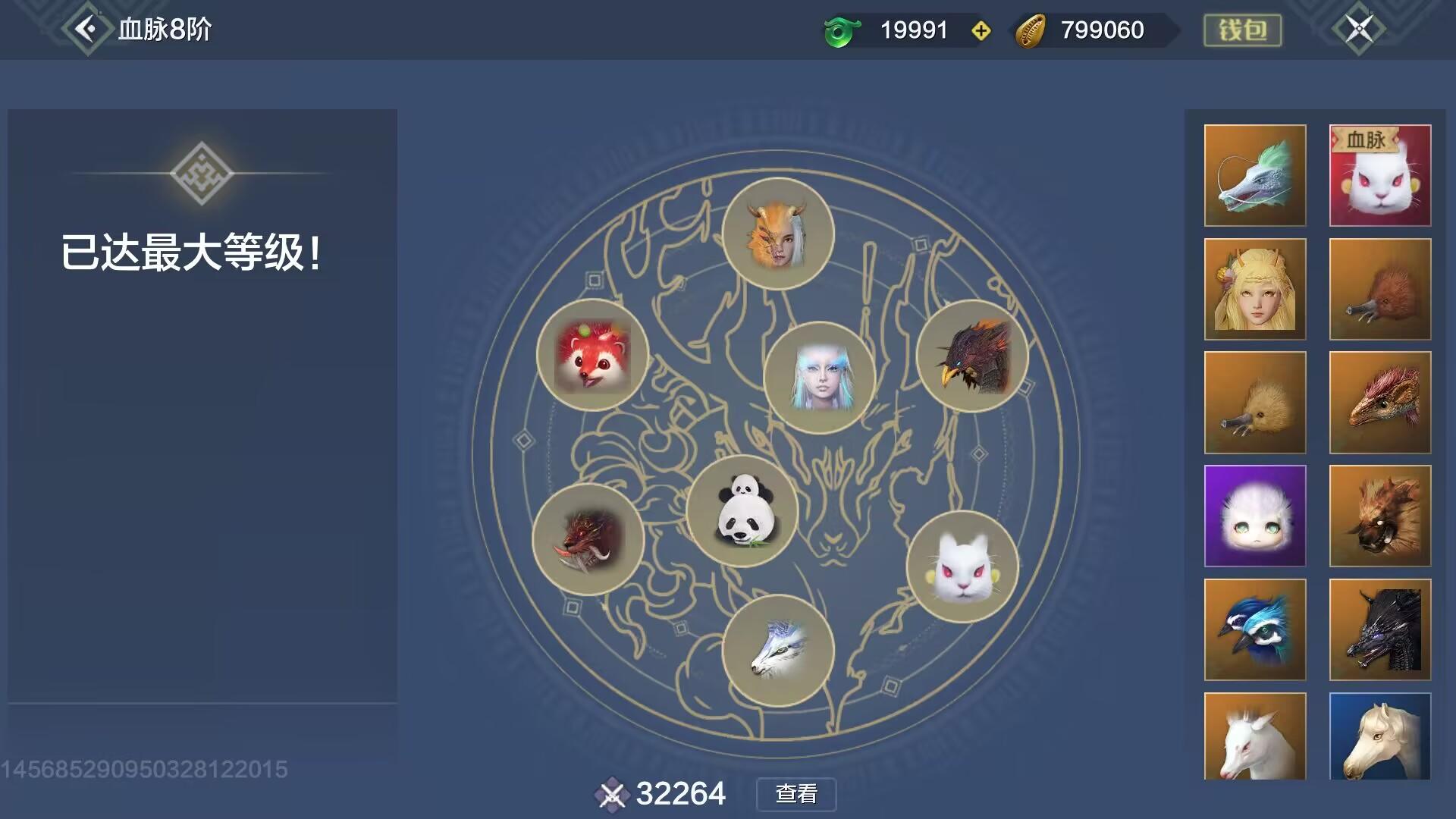Select the rabbit thumbnail marked 血脉
Image resolution: width=1456 pixels, height=819 pixels.
[1380, 176]
